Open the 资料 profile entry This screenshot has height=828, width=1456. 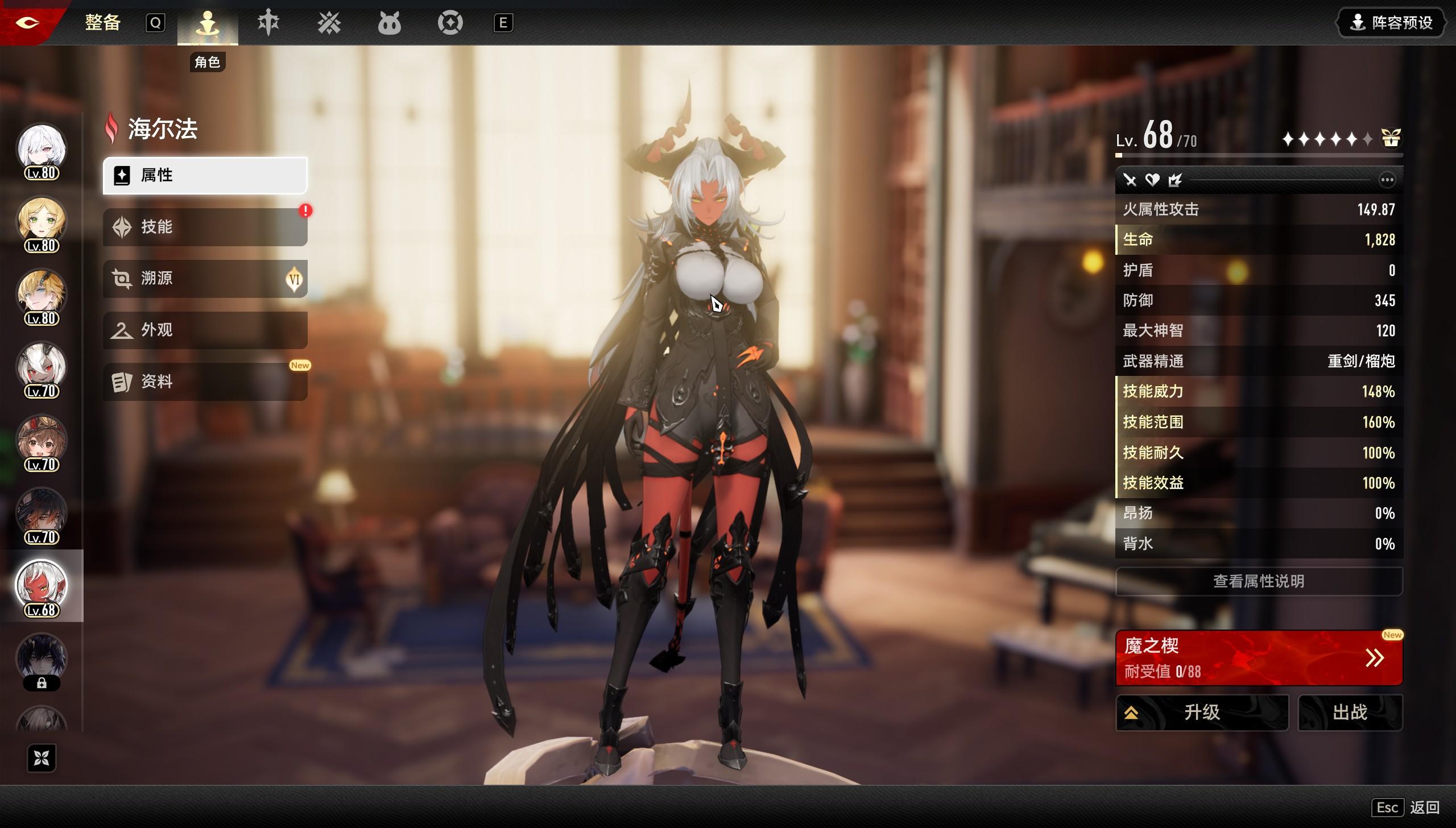[x=205, y=382]
